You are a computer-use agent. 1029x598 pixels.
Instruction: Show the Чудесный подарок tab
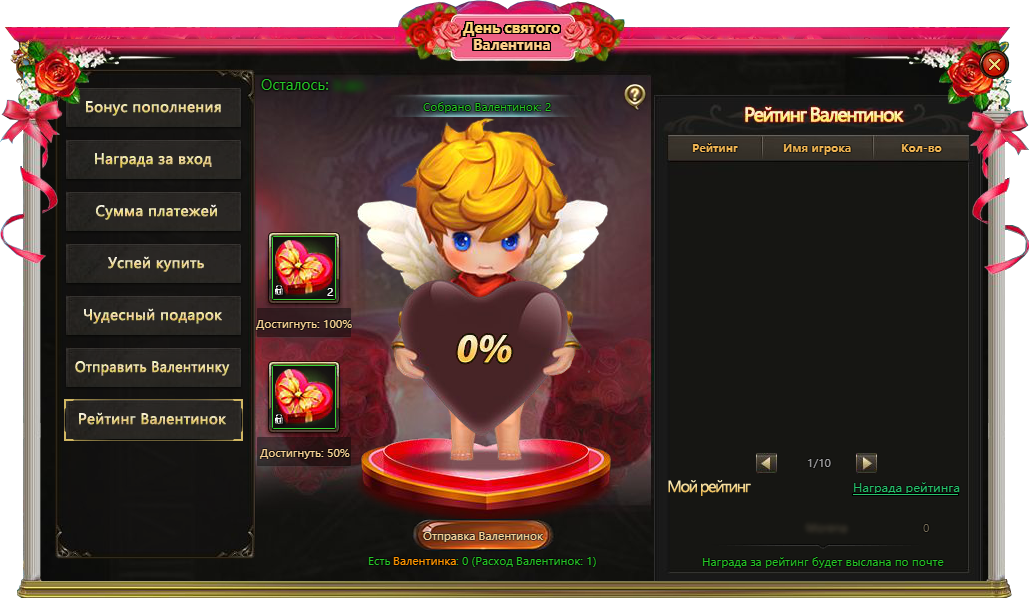click(153, 315)
